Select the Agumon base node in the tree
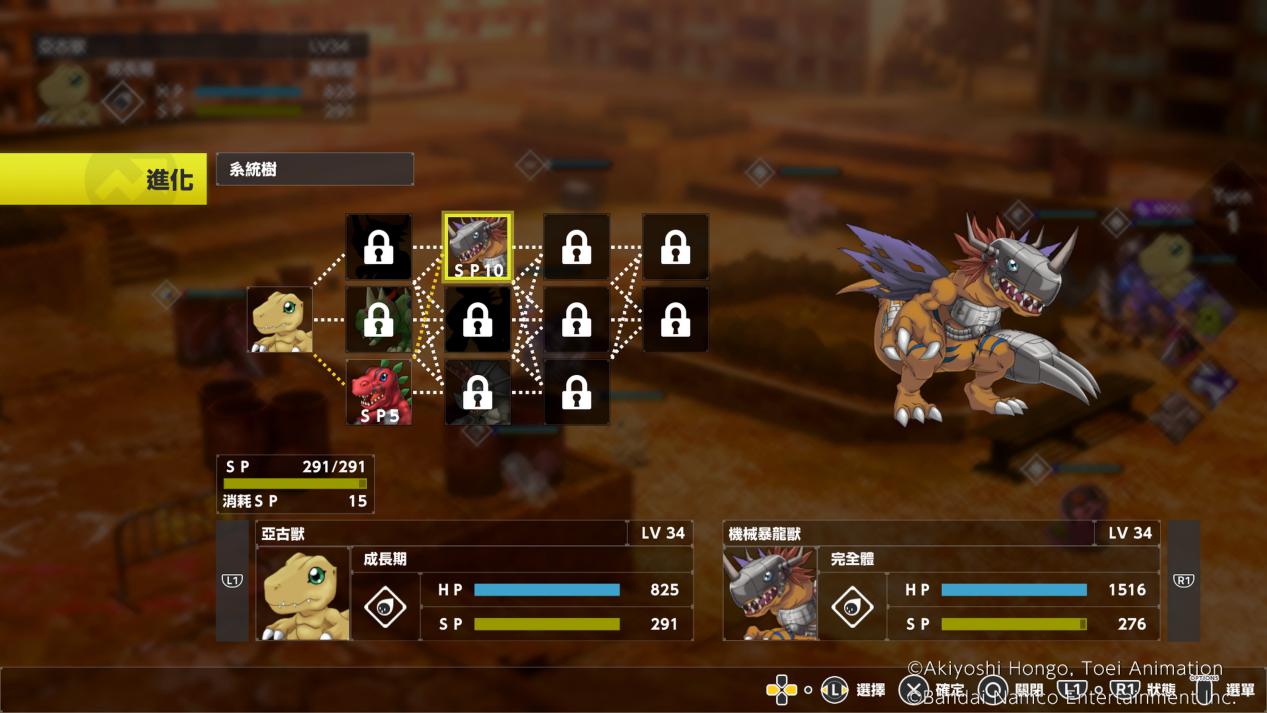Screen dimensions: 1267x713 (280, 320)
